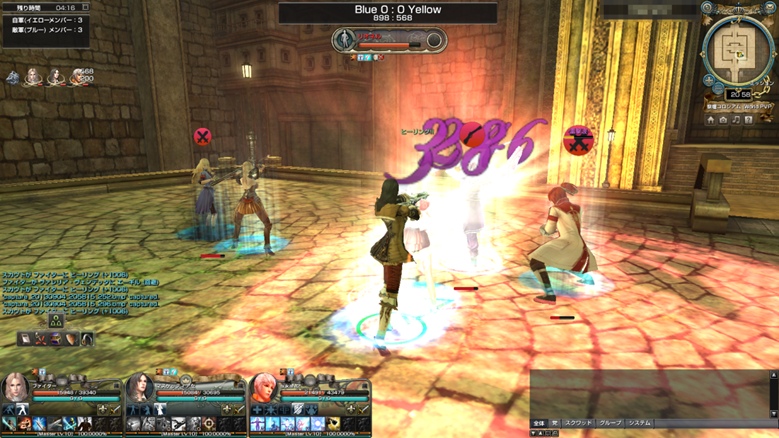Click the crossed swords icon in small action bar
The height and width of the screenshot is (438, 779).
[41, 340]
